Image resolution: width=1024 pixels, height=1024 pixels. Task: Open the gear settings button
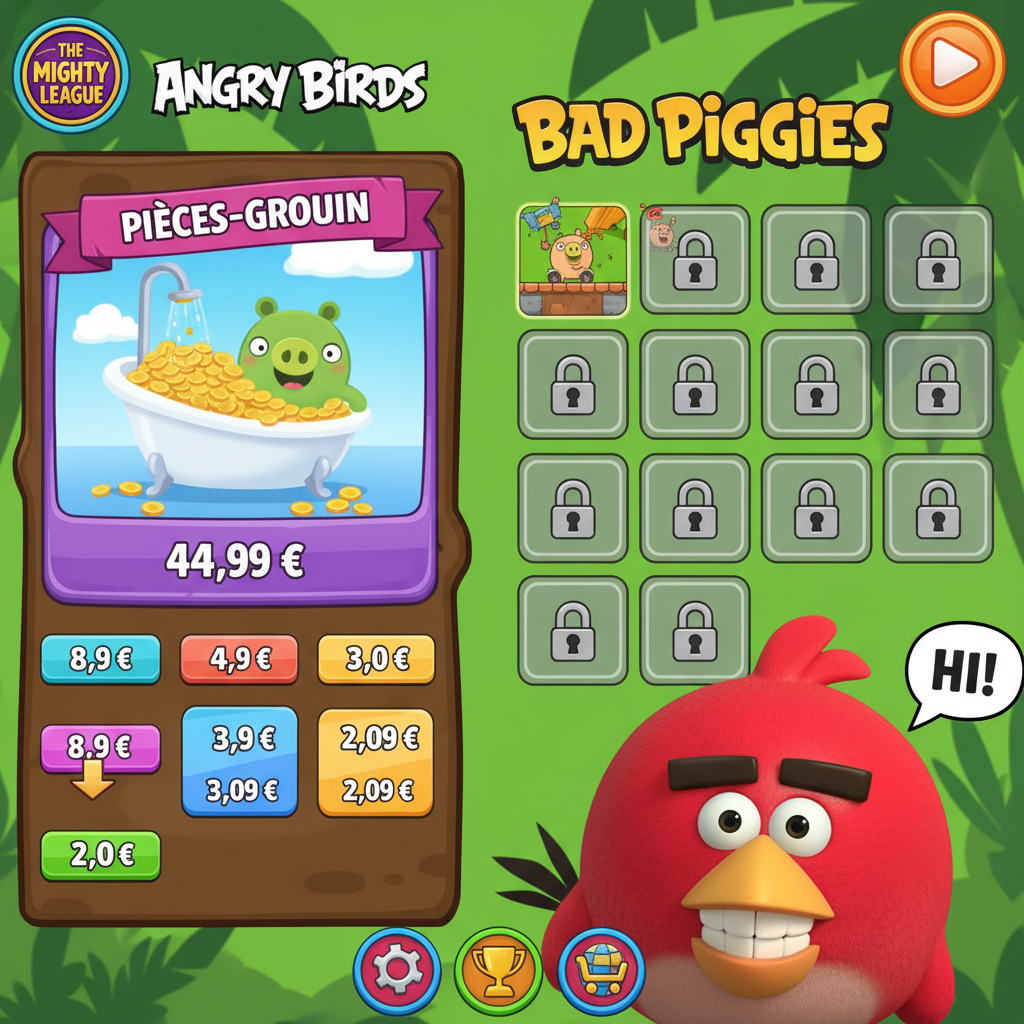(x=397, y=970)
